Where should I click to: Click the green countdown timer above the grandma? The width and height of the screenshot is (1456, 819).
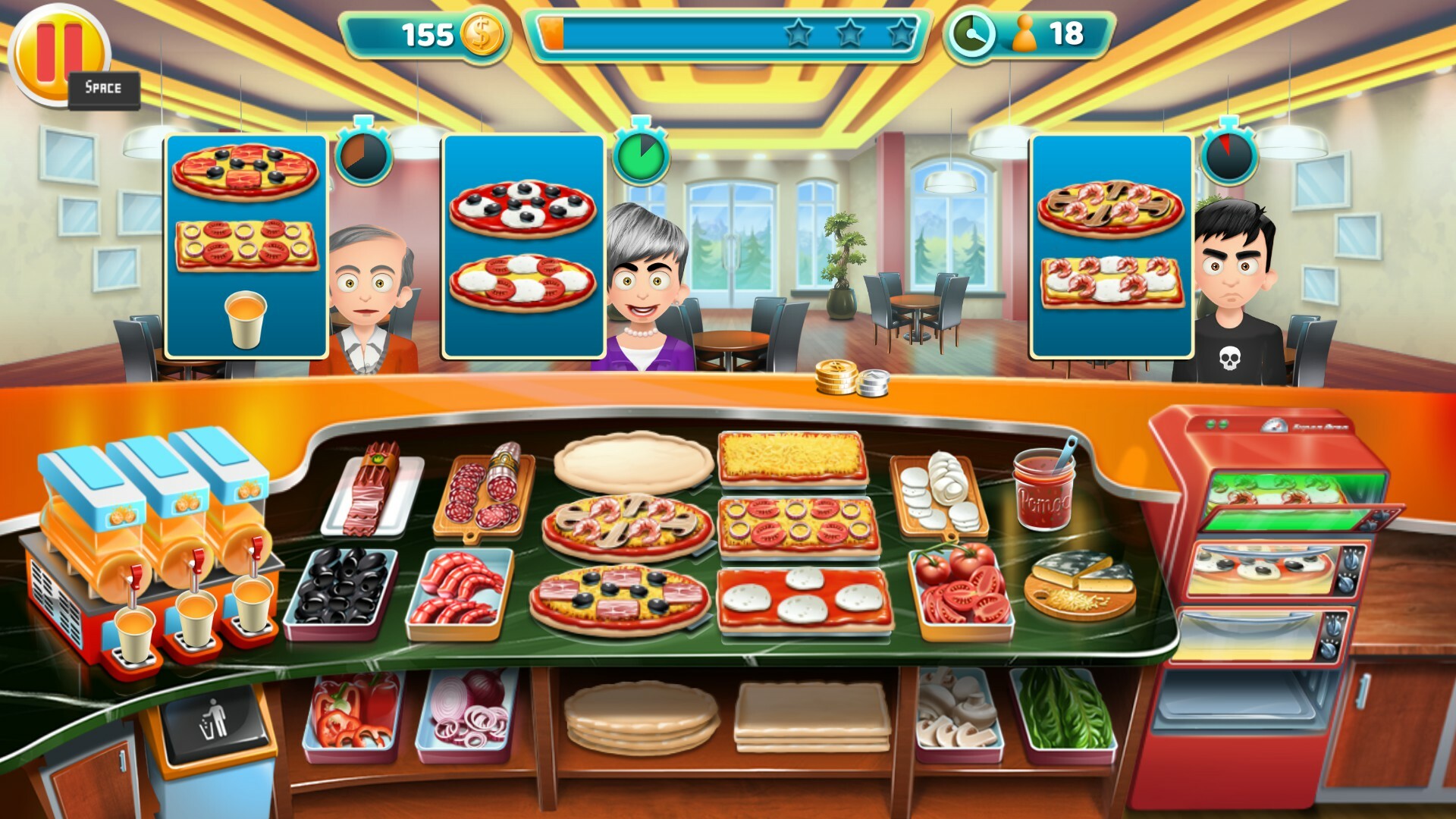[641, 155]
